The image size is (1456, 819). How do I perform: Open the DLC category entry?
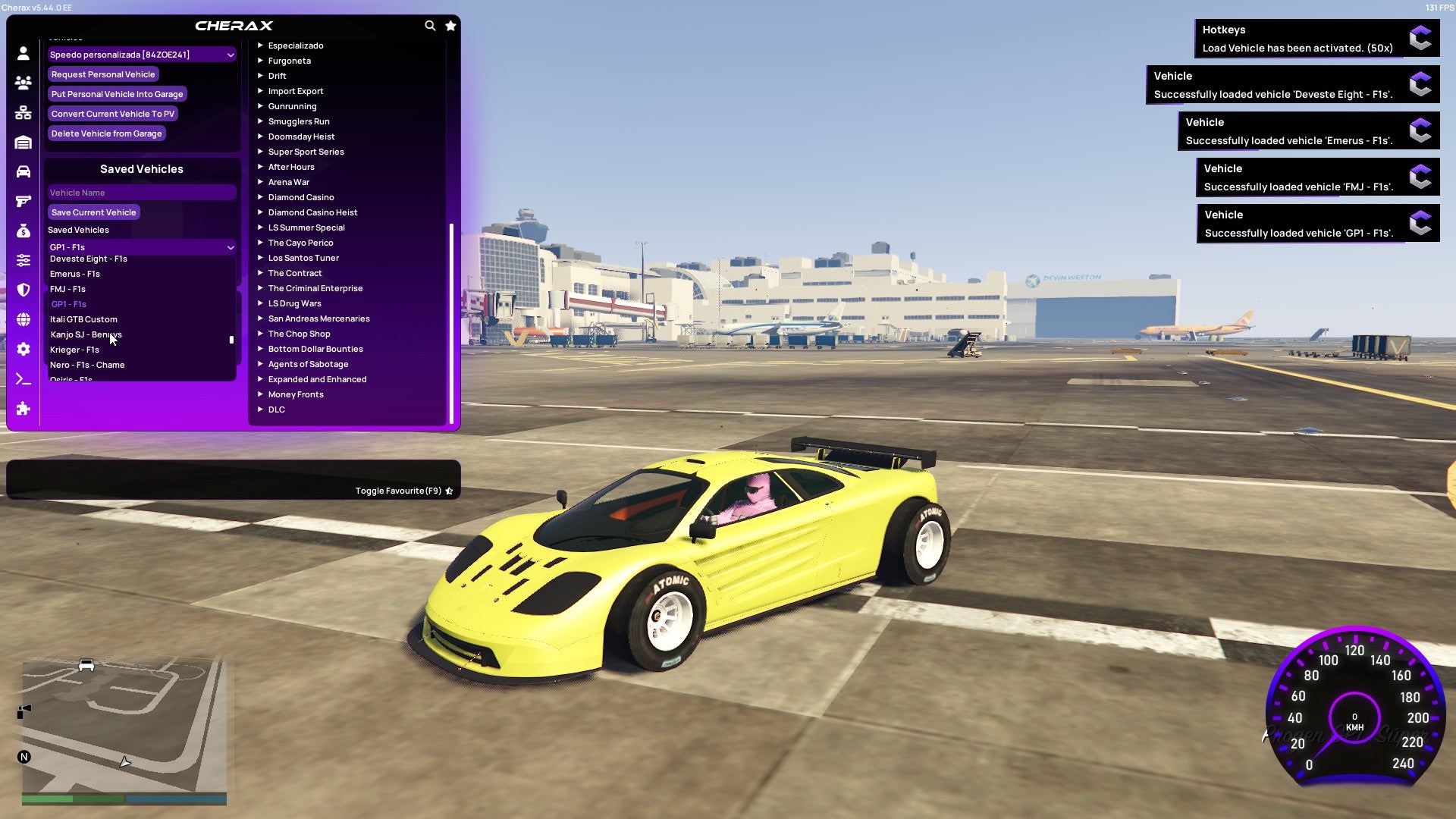[276, 409]
